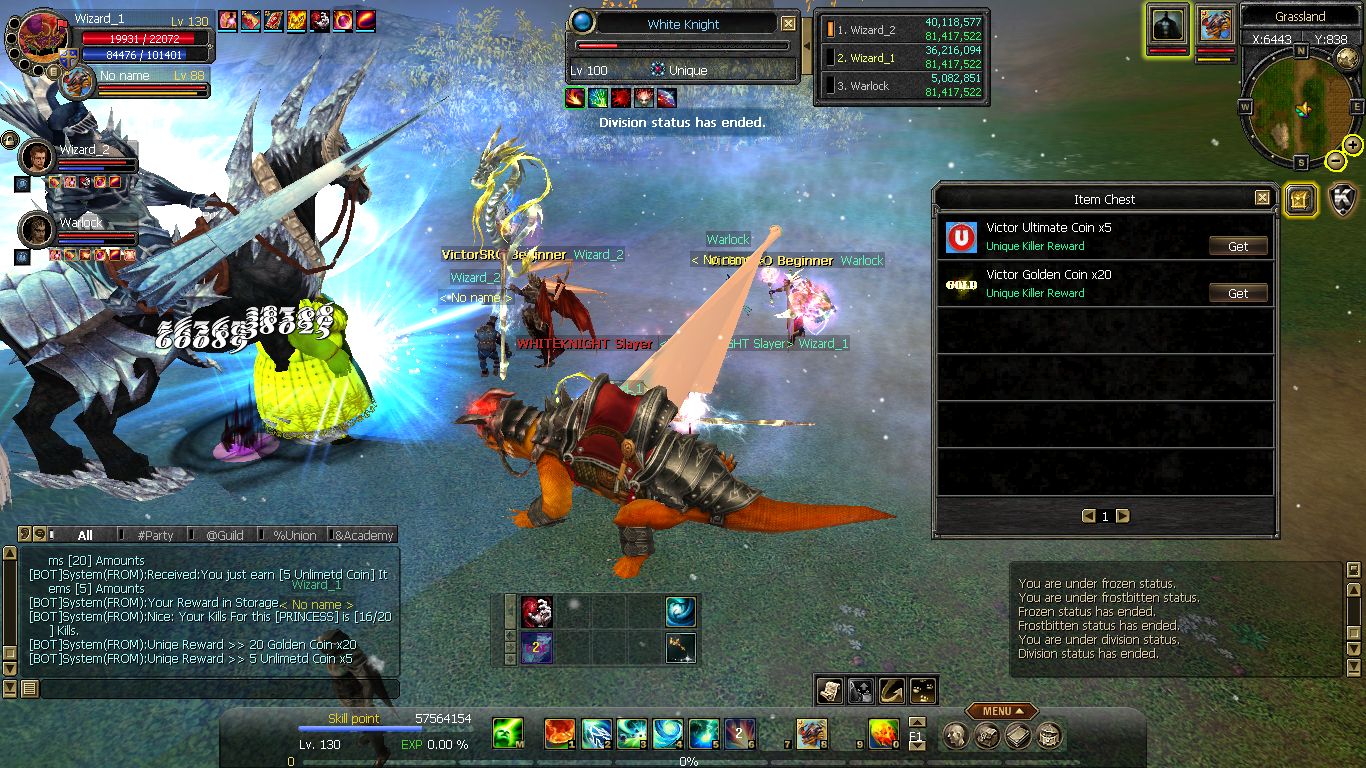This screenshot has height=768, width=1366.
Task: Close the White Knight target panel
Action: pos(788,24)
